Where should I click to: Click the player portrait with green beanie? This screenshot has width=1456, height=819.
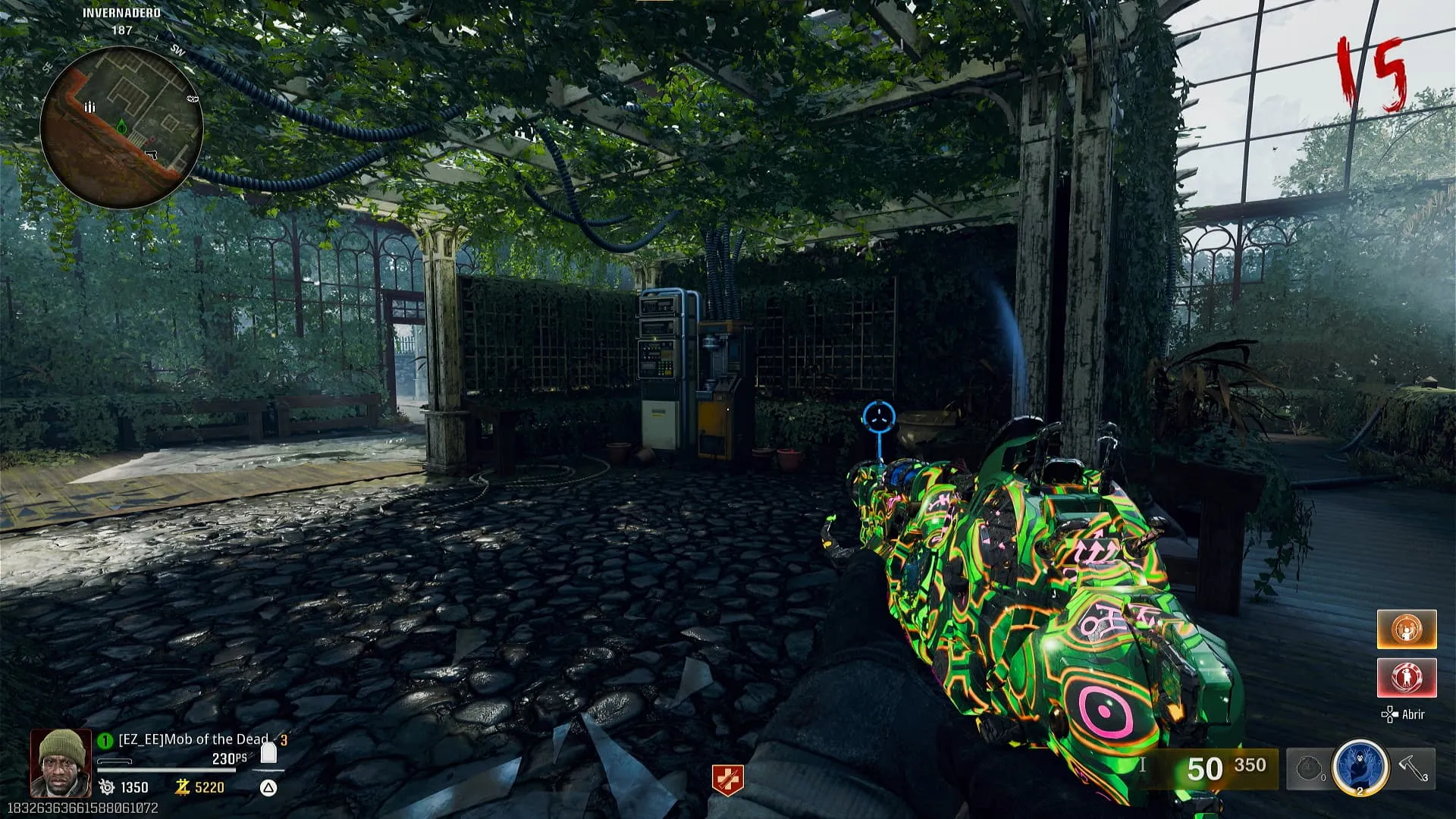point(61,763)
